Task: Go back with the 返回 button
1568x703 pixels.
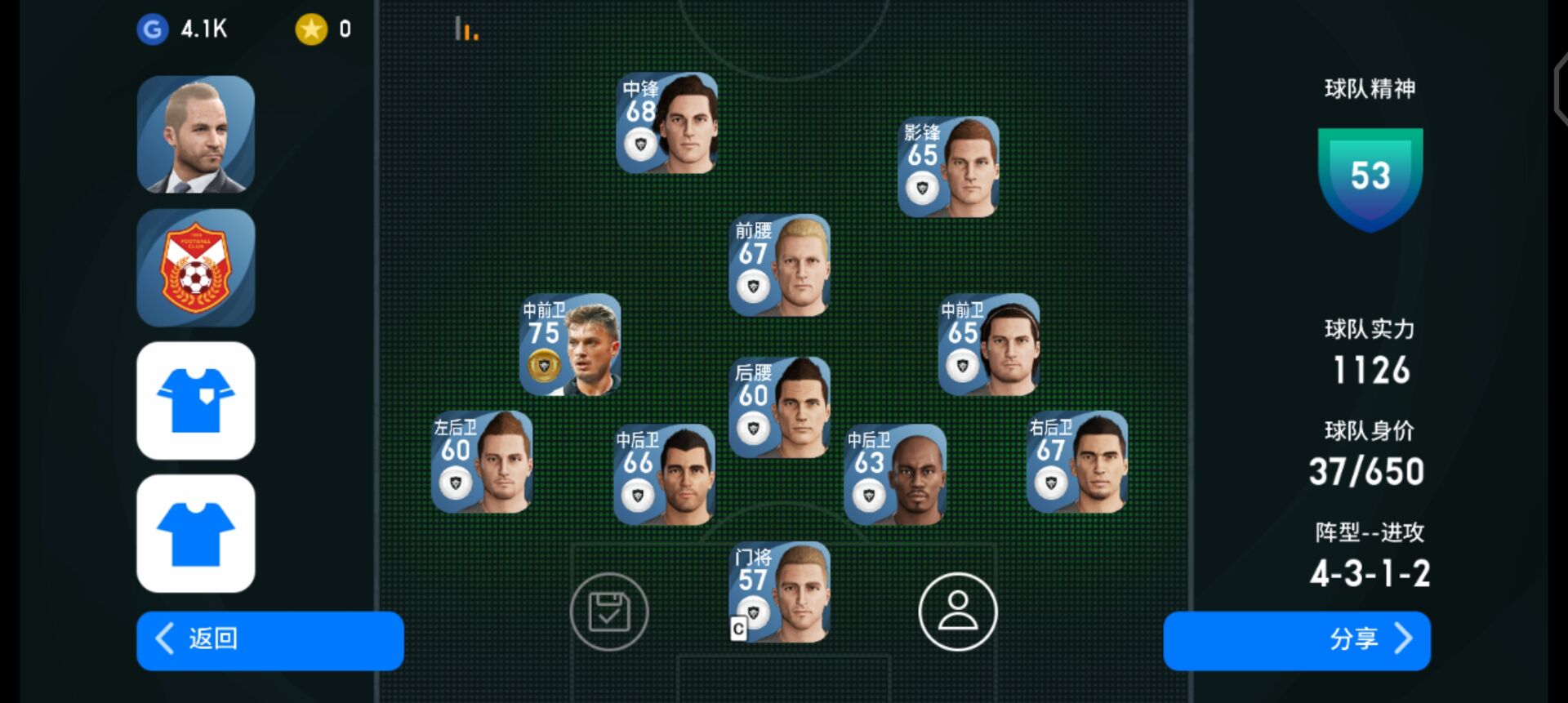Action: 269,640
